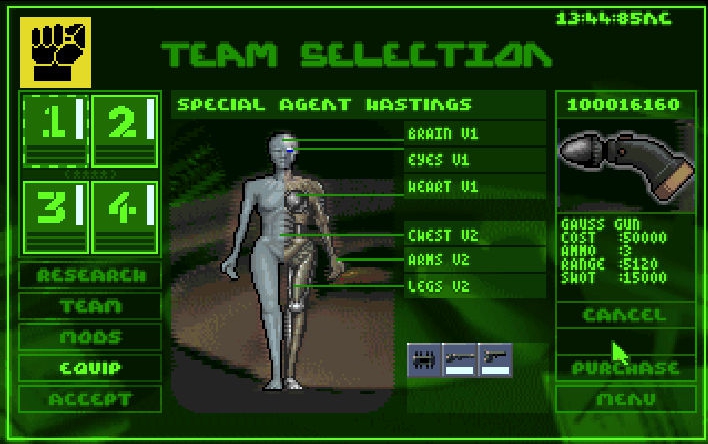This screenshot has height=444, width=708.
Task: Open the Equip screen
Action: pos(90,368)
